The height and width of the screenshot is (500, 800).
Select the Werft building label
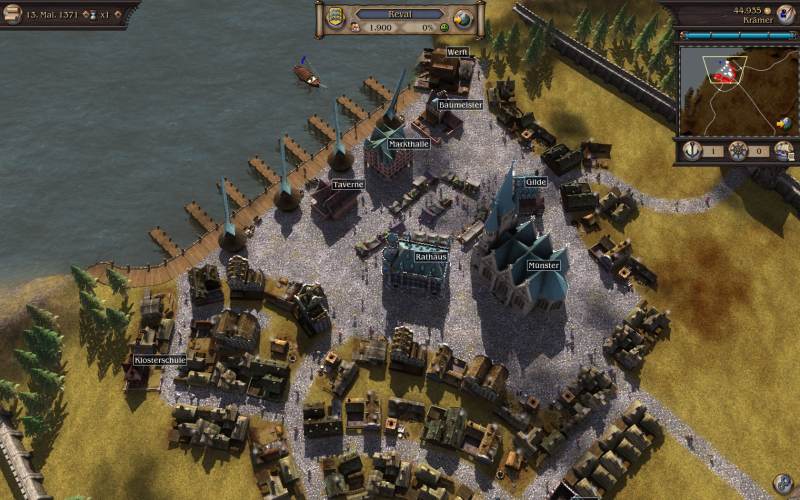457,52
